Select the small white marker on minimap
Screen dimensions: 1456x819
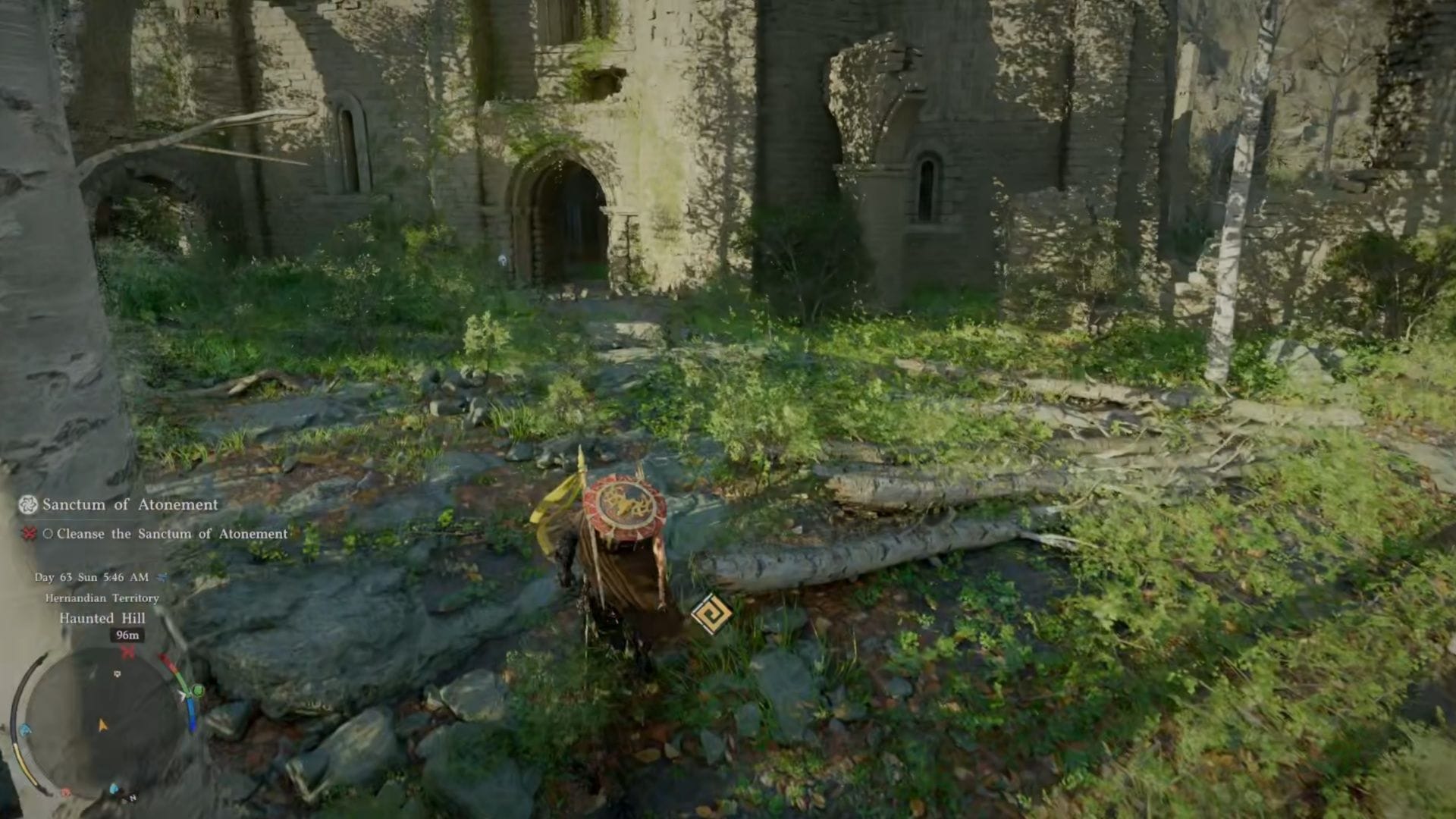click(x=117, y=673)
